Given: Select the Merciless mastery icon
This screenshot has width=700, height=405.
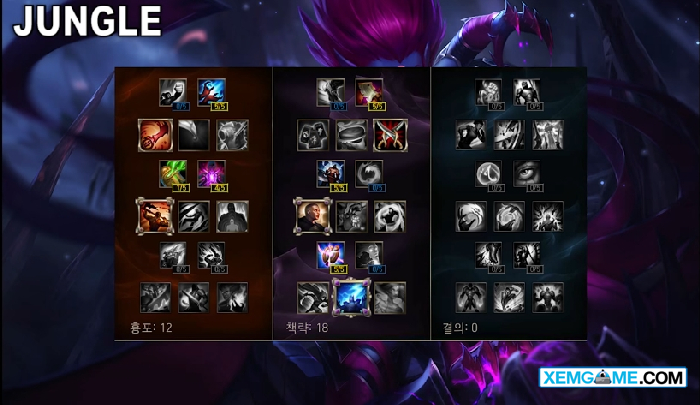Looking at the screenshot, I should [x=330, y=173].
